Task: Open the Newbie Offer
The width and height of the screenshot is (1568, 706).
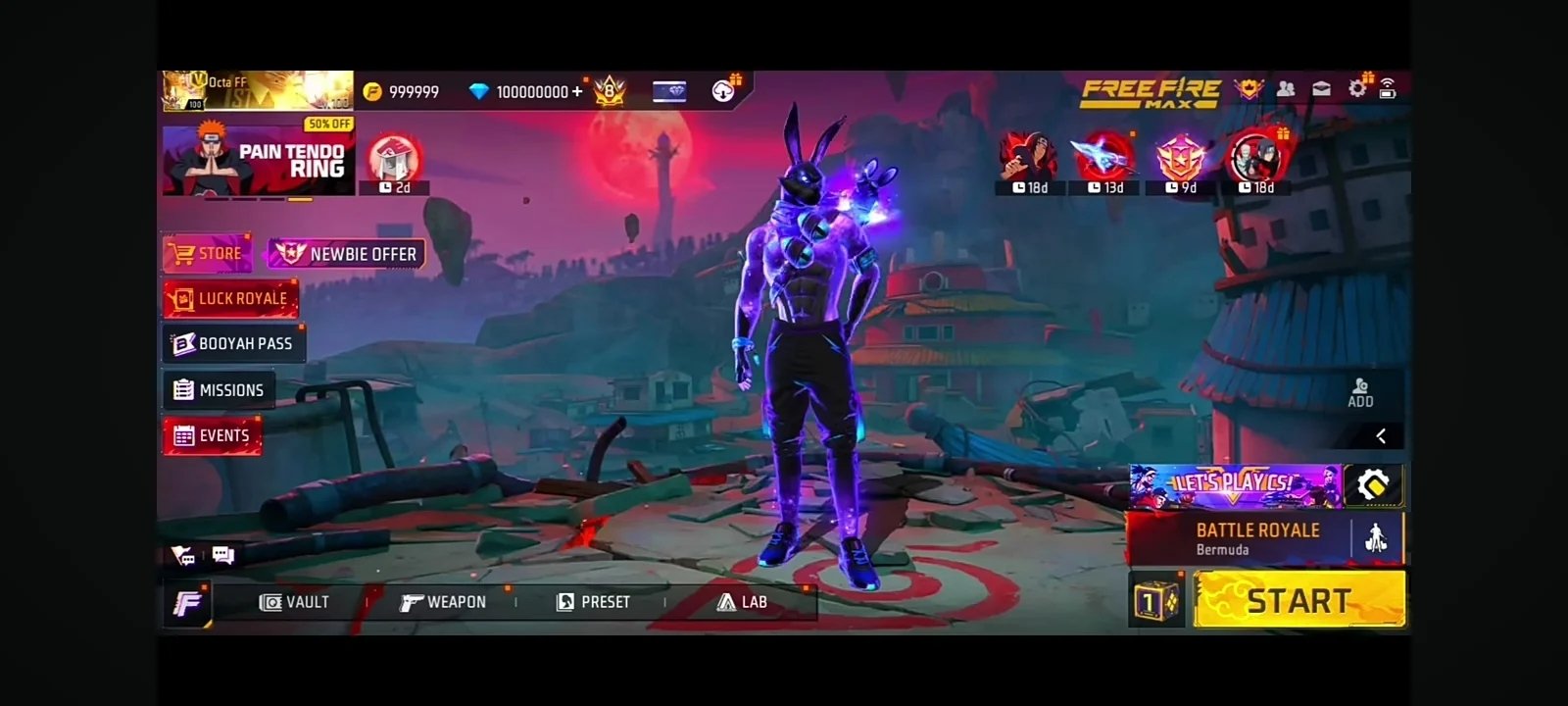Action: click(347, 254)
